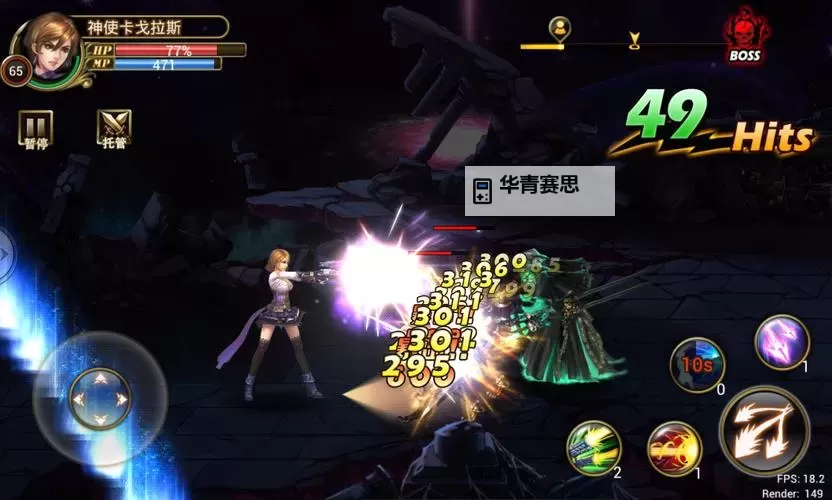Activate the purple lightning skill
832x500 pixels.
[x=781, y=341]
